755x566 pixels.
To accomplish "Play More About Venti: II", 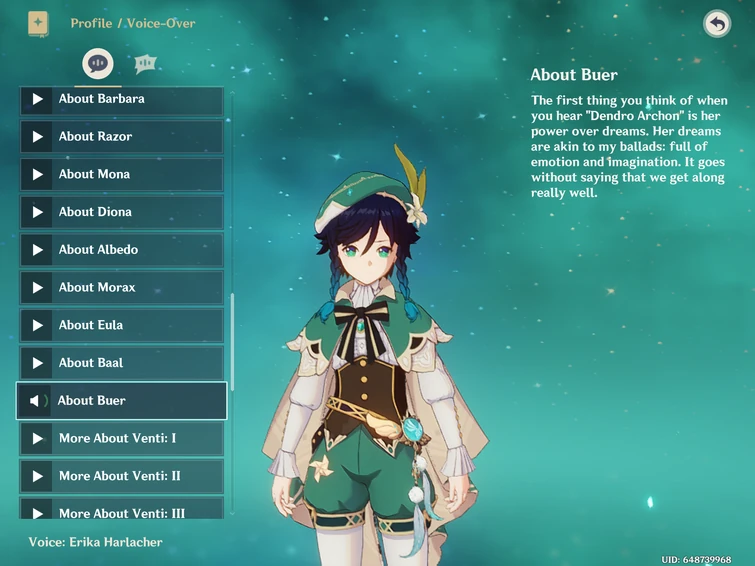I will [x=121, y=476].
